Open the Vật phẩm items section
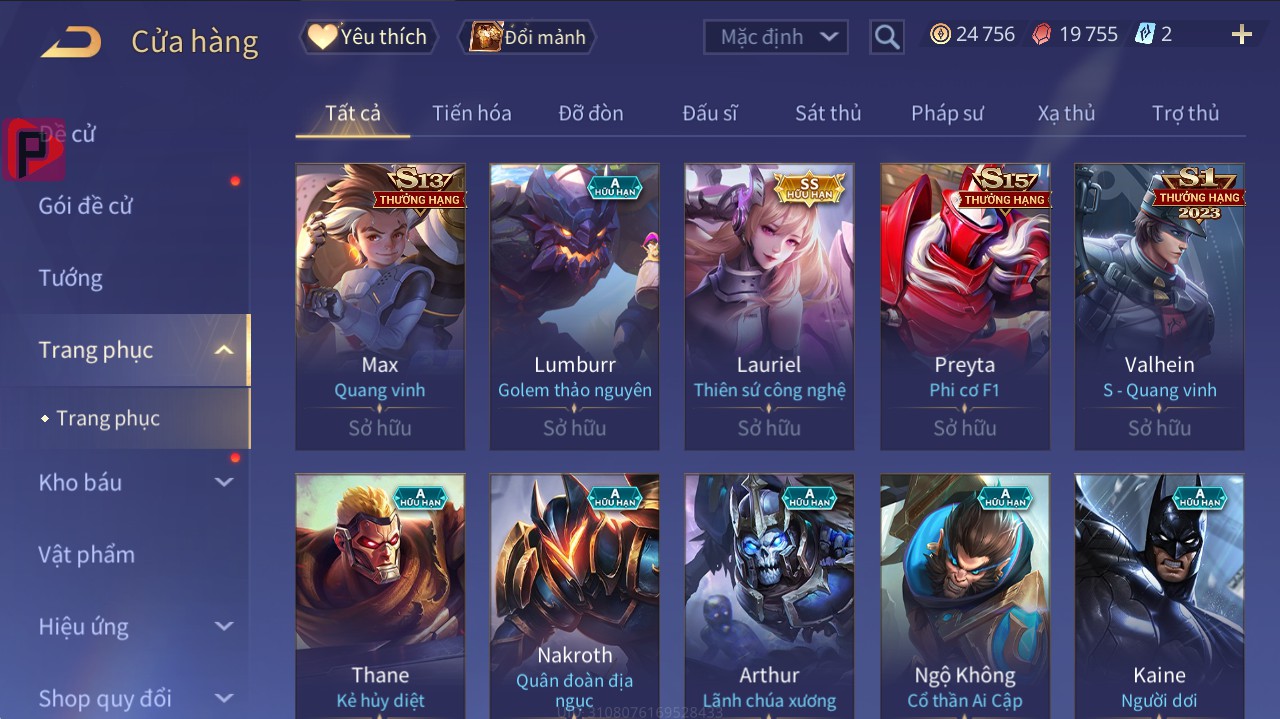 (x=87, y=554)
